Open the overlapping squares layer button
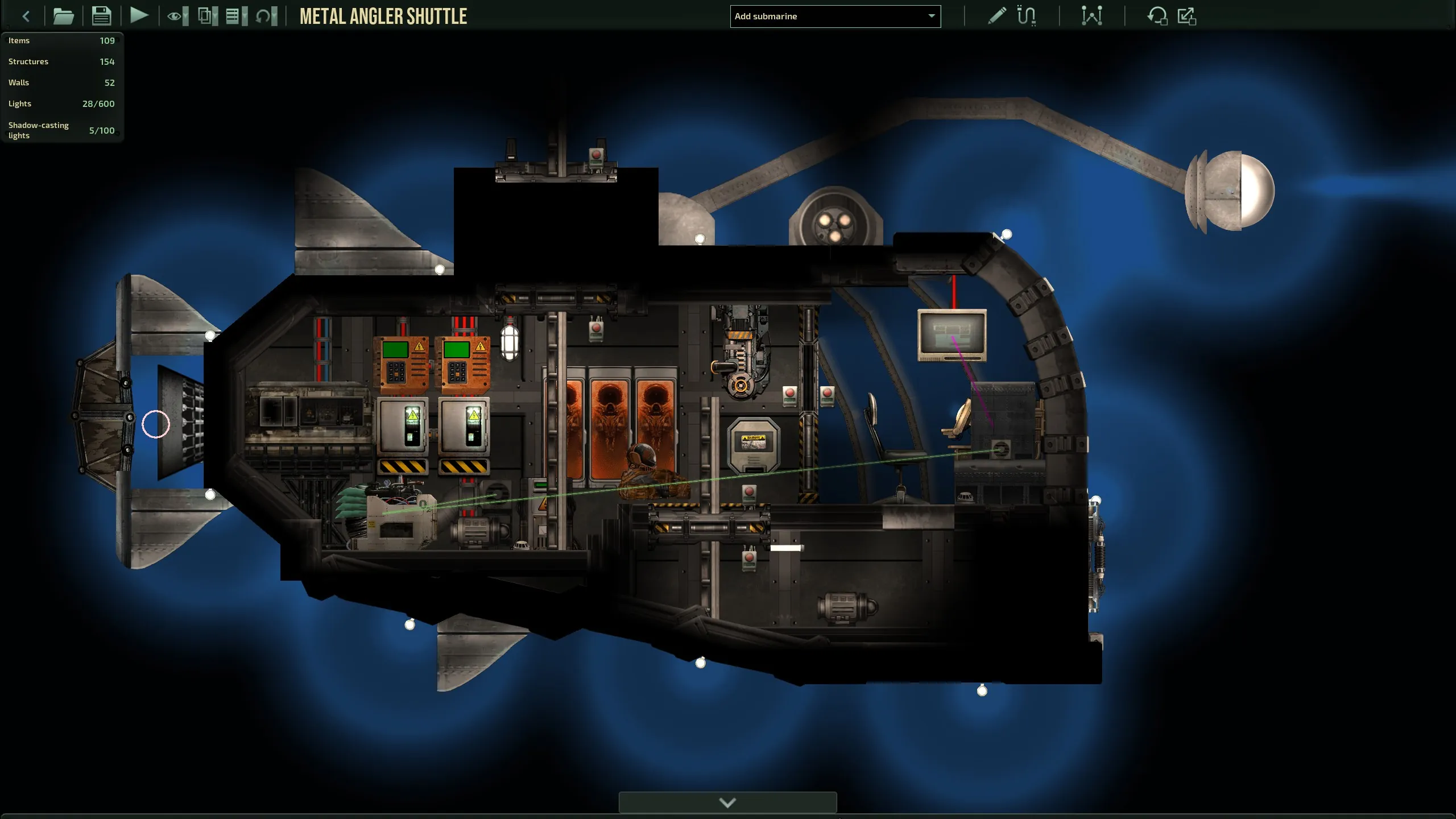1456x819 pixels. (207, 16)
